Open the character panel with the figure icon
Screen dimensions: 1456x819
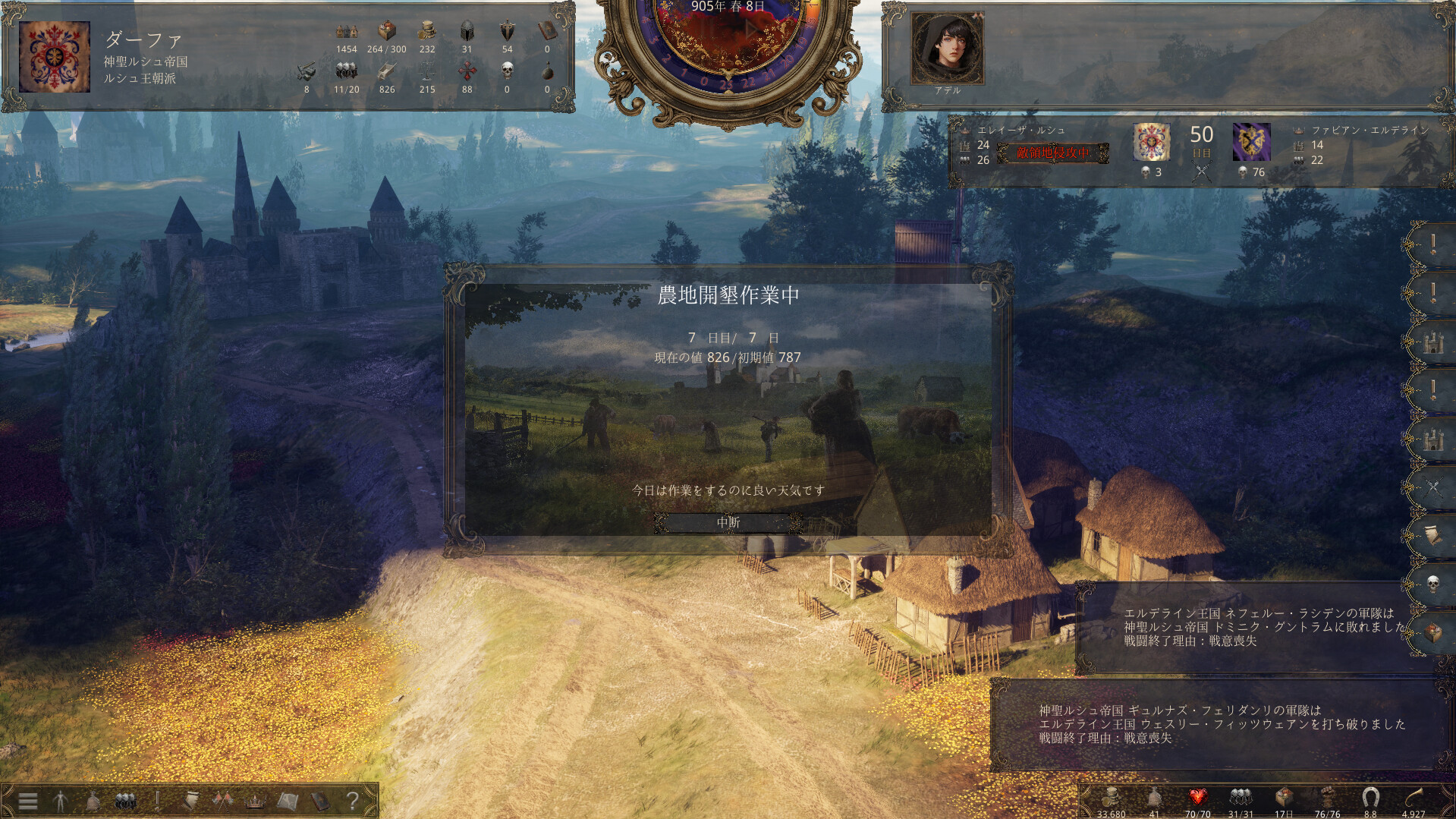(61, 802)
